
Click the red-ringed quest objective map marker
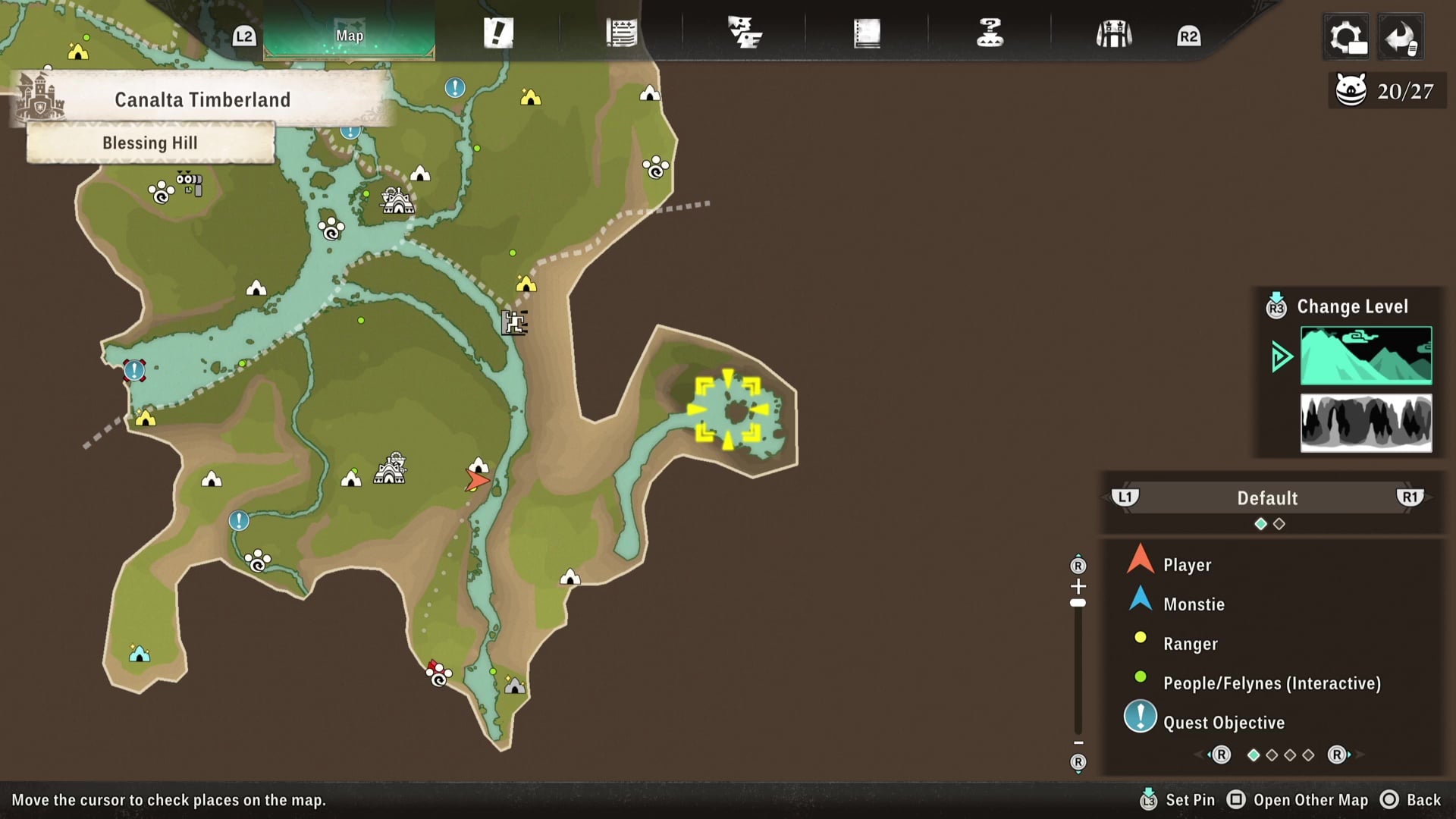point(134,370)
